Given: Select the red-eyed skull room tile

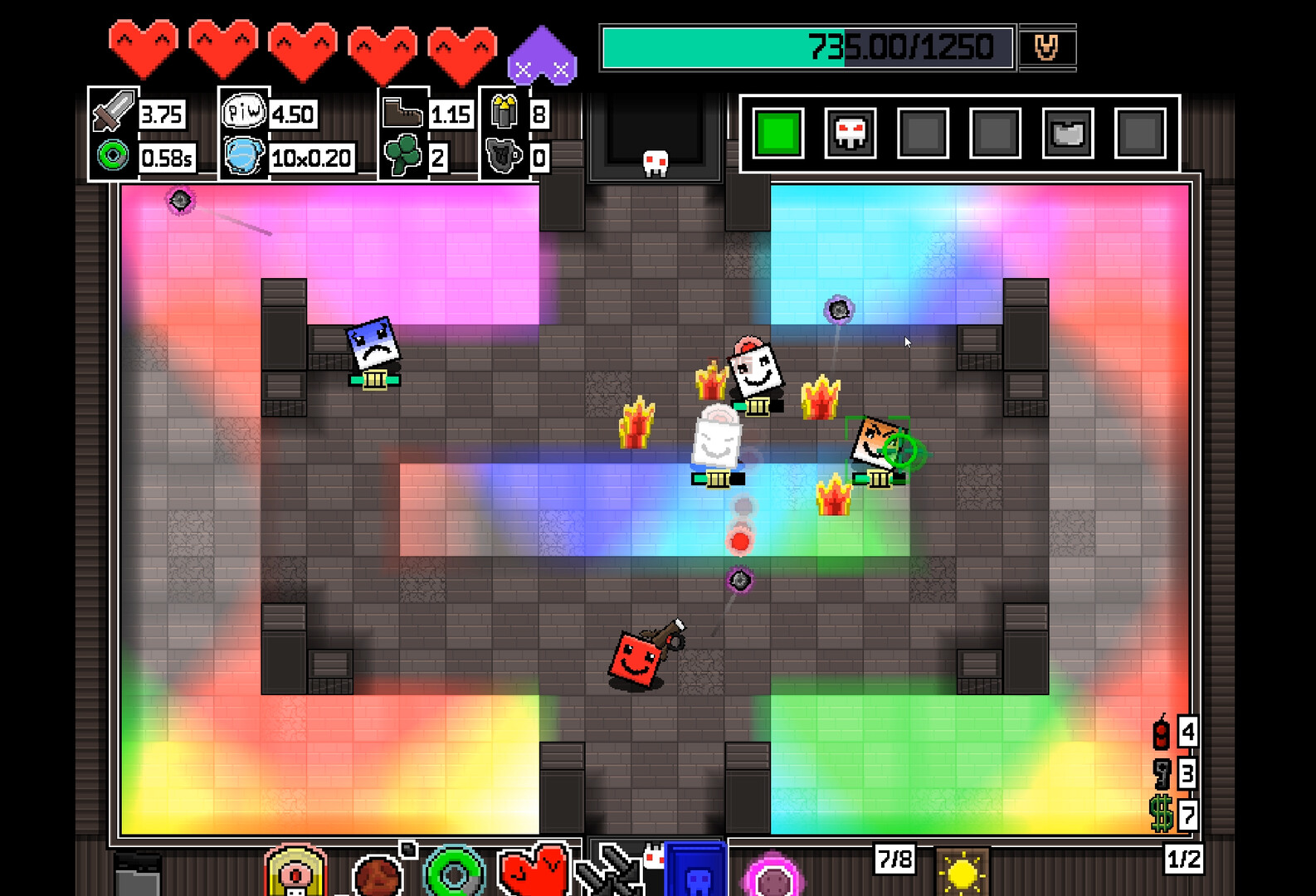Looking at the screenshot, I should pyautogui.click(x=851, y=134).
